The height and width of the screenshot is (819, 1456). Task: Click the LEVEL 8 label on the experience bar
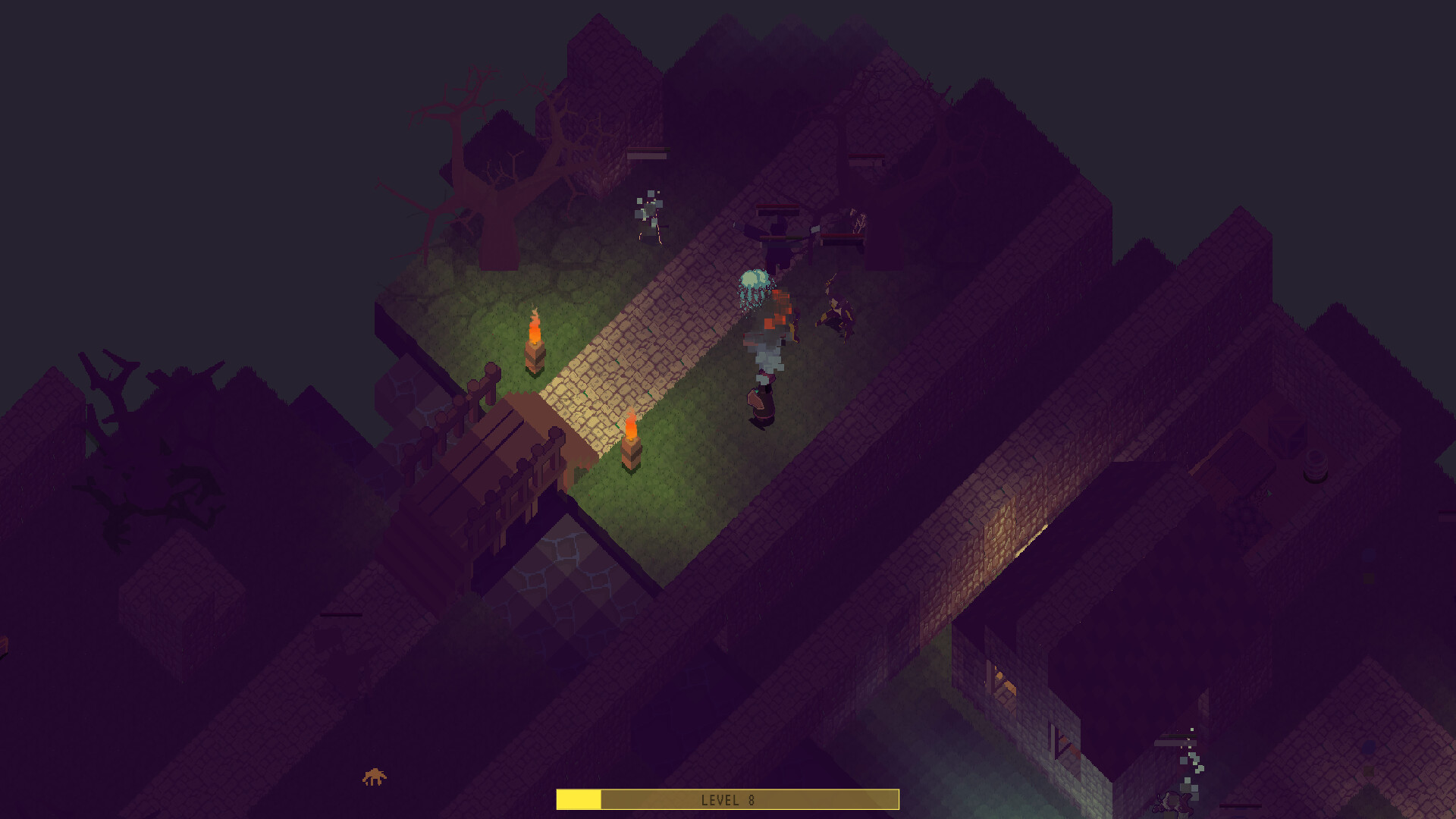point(728,799)
